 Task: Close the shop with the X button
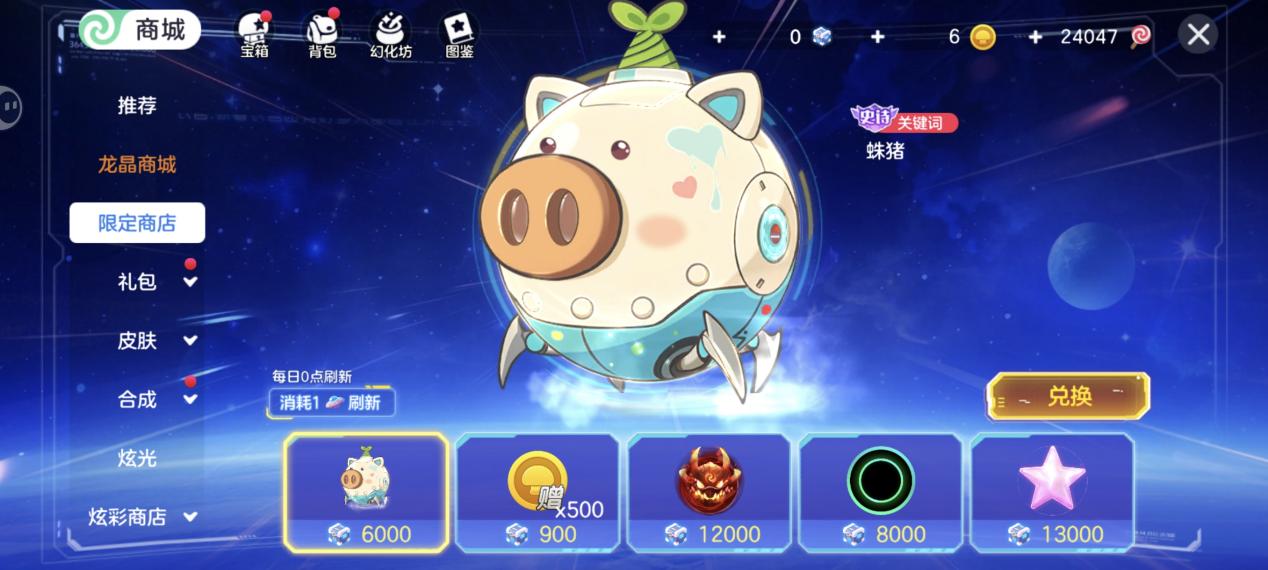pyautogui.click(x=1197, y=35)
